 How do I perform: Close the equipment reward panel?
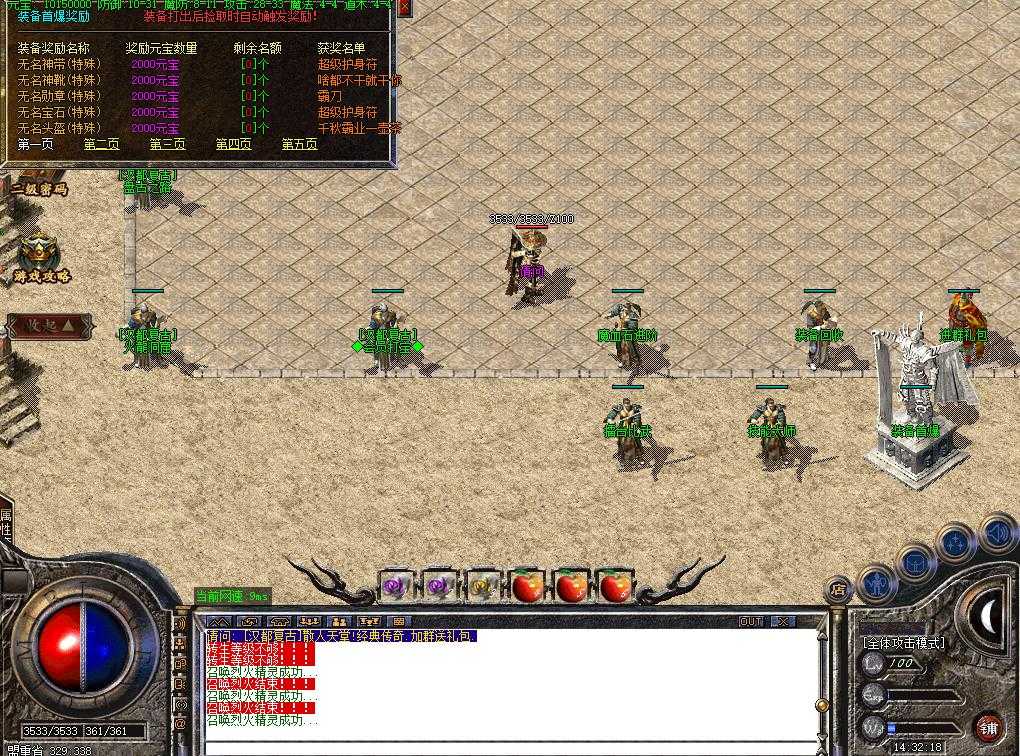[404, 8]
